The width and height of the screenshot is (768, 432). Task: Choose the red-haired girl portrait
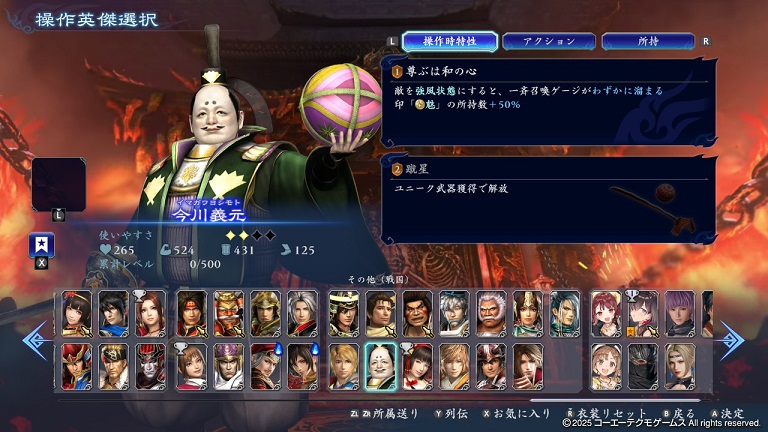(x=605, y=312)
